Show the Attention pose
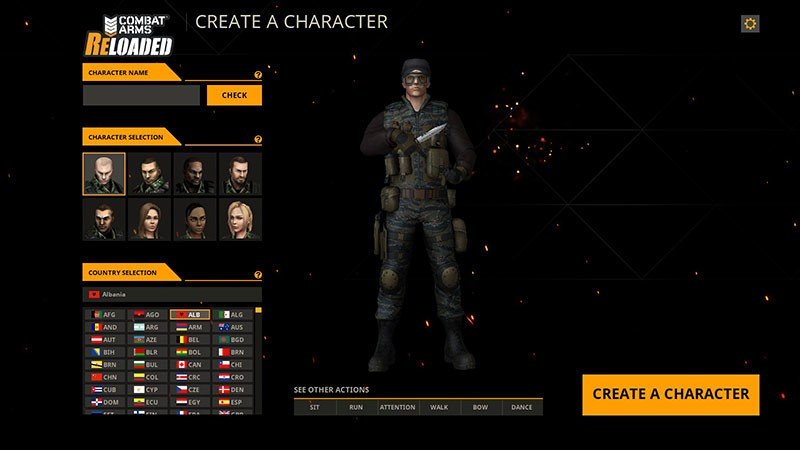 [397, 407]
